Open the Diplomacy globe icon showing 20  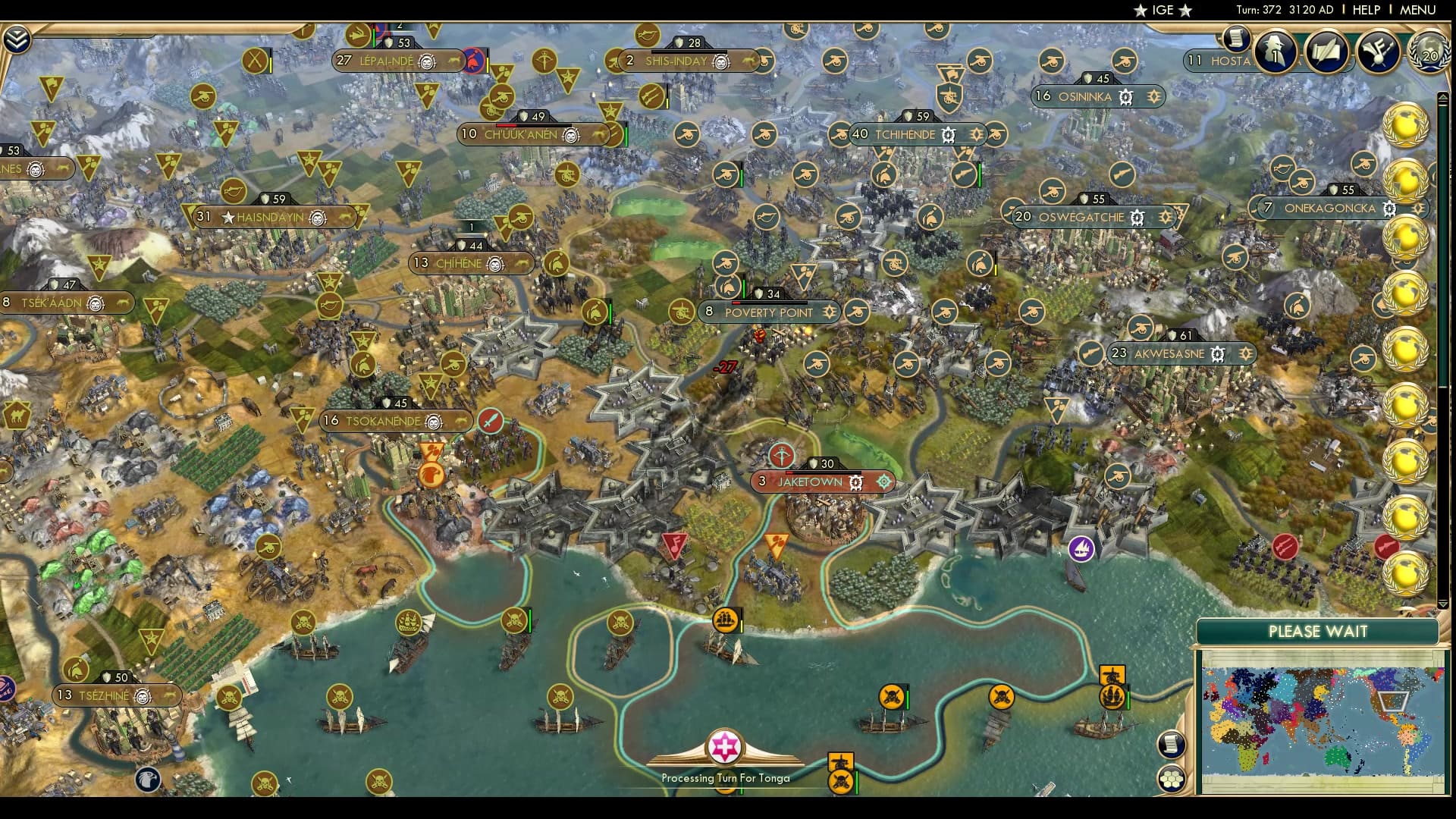pos(1429,53)
